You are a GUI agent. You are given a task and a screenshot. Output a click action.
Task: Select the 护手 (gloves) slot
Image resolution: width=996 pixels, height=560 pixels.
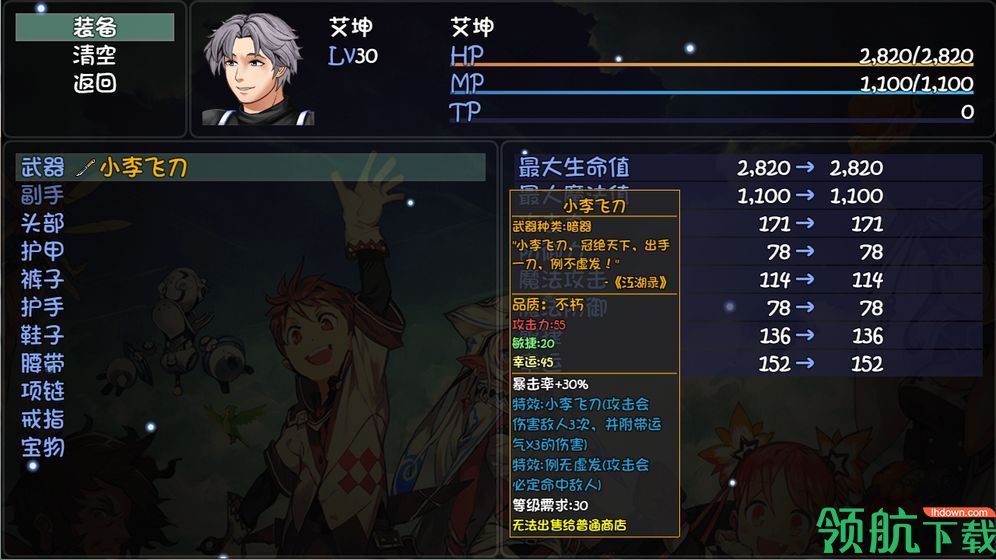tap(43, 307)
